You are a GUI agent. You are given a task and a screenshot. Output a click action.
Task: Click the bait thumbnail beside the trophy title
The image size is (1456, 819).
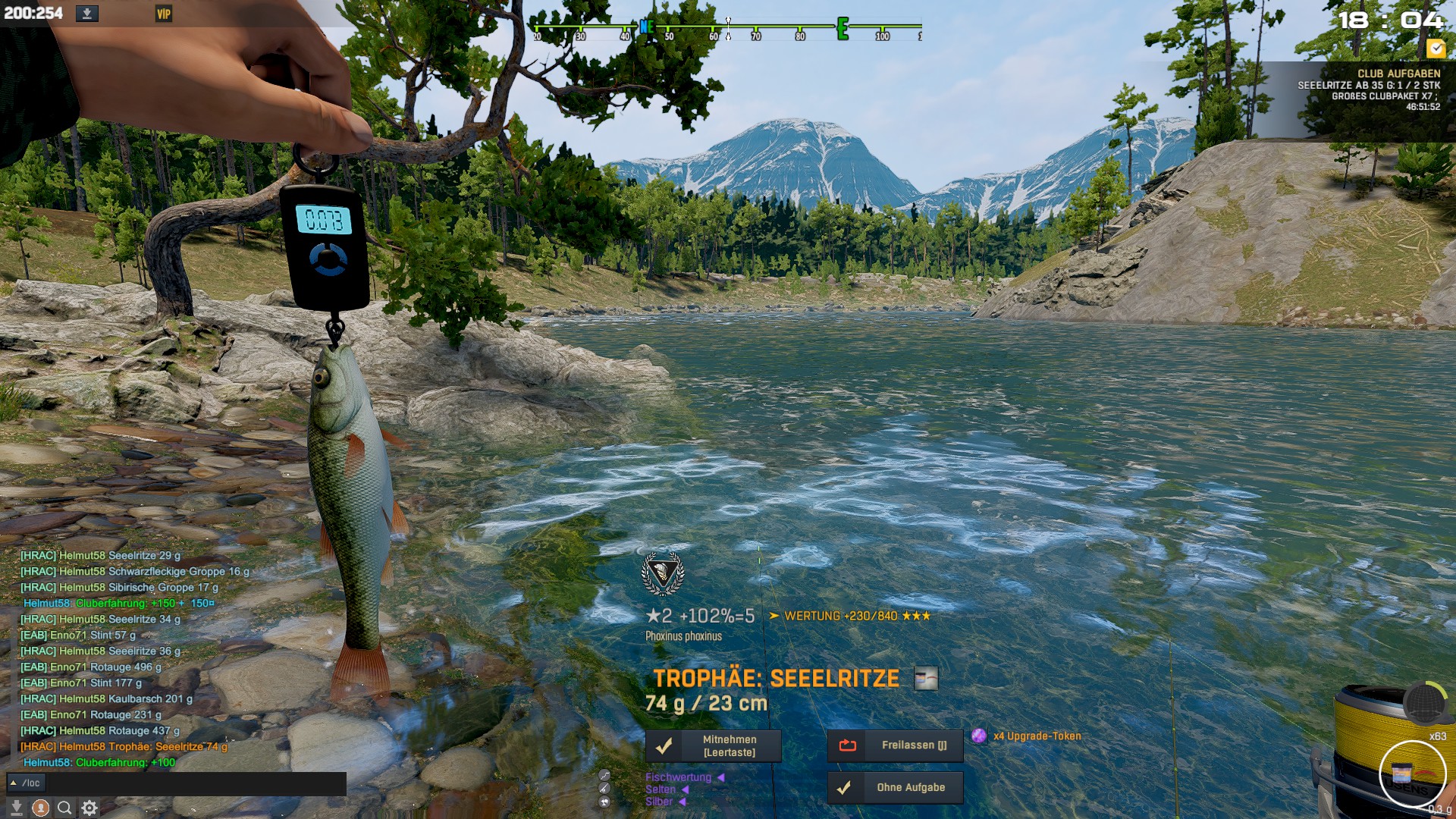coord(926,679)
